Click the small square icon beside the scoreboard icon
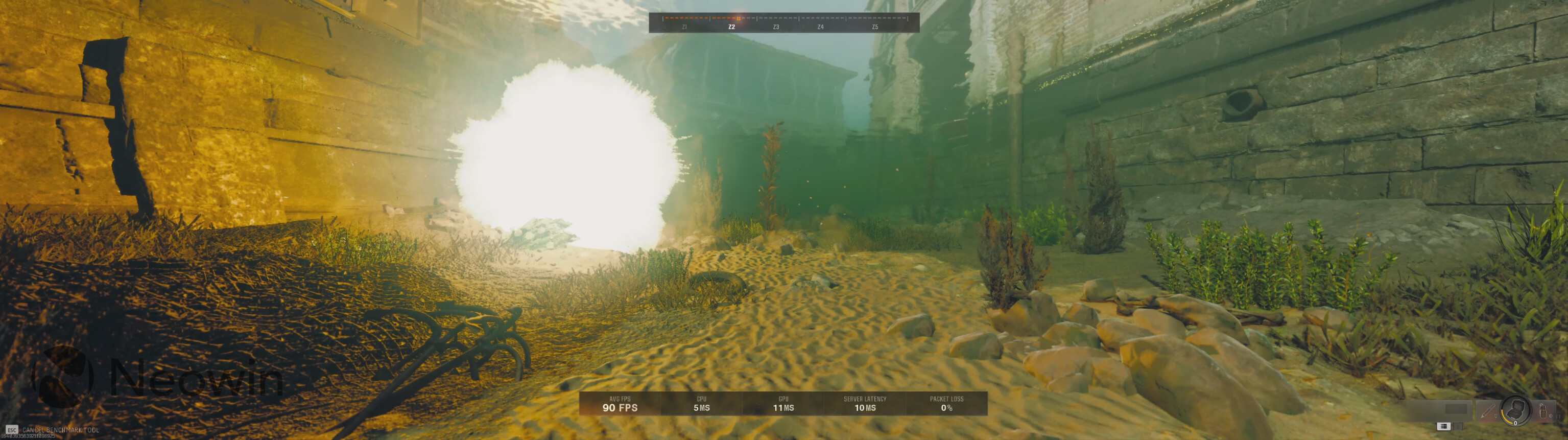Screen dimensions: 1568x440 tap(1458, 428)
